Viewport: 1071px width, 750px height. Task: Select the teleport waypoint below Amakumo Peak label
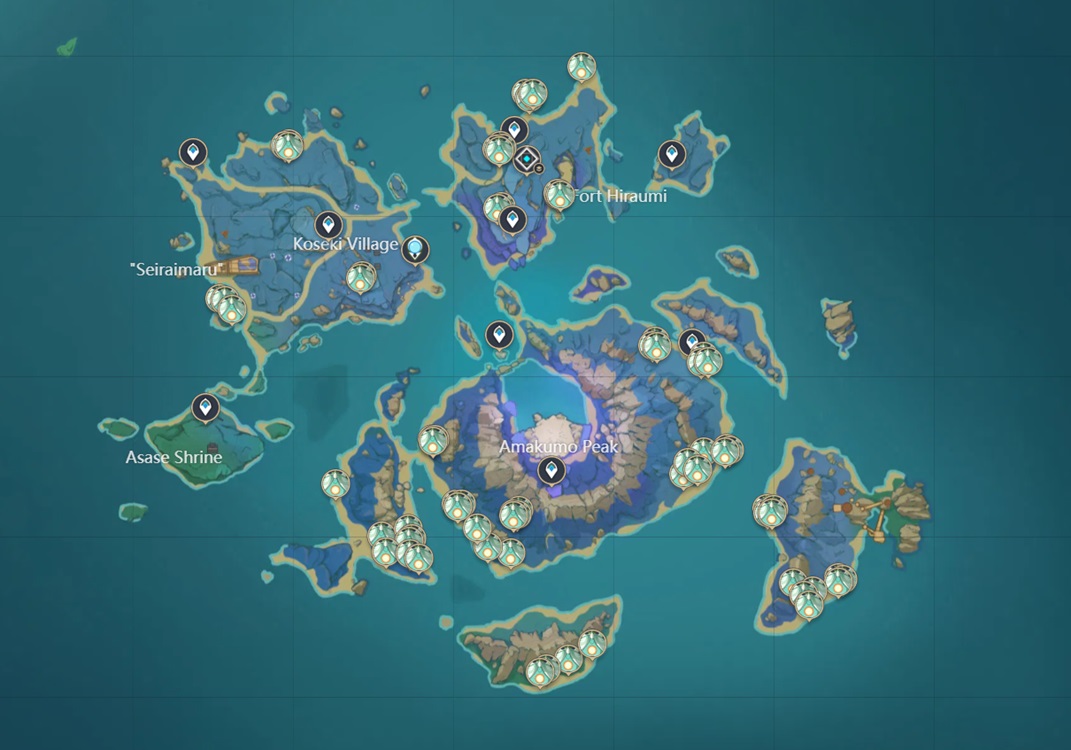point(548,470)
